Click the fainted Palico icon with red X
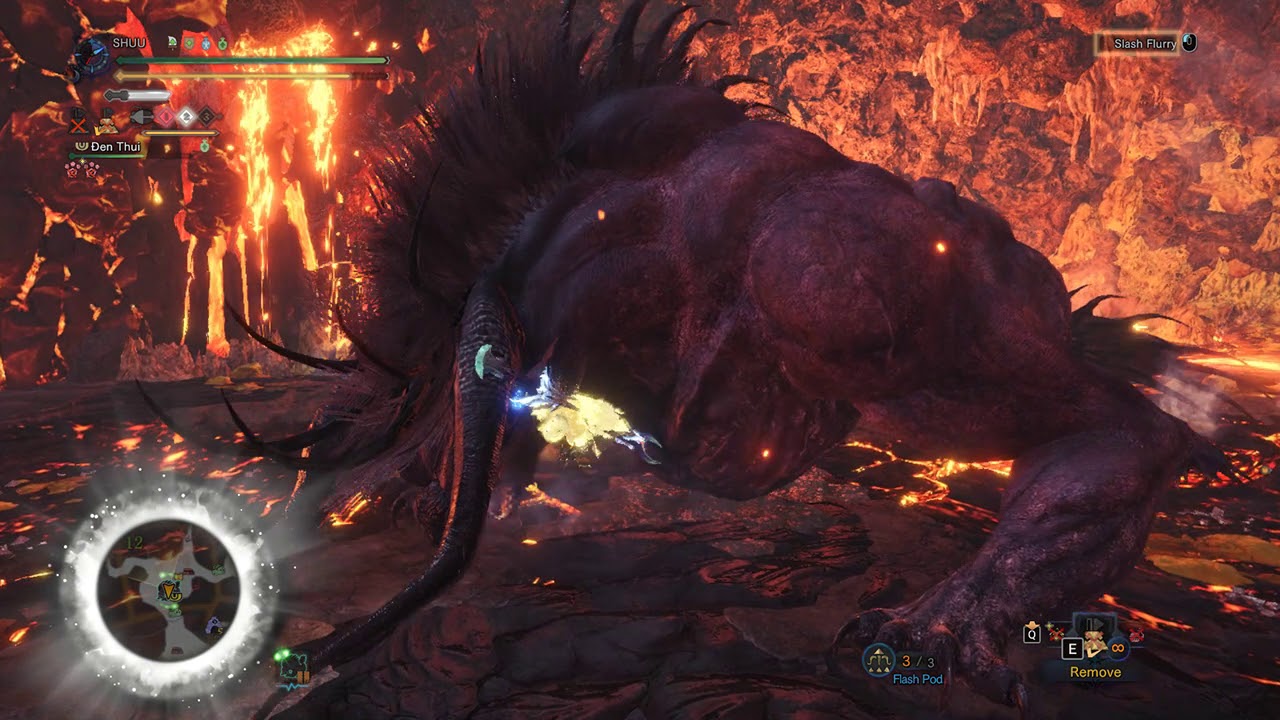The height and width of the screenshot is (720, 1280). (x=77, y=120)
